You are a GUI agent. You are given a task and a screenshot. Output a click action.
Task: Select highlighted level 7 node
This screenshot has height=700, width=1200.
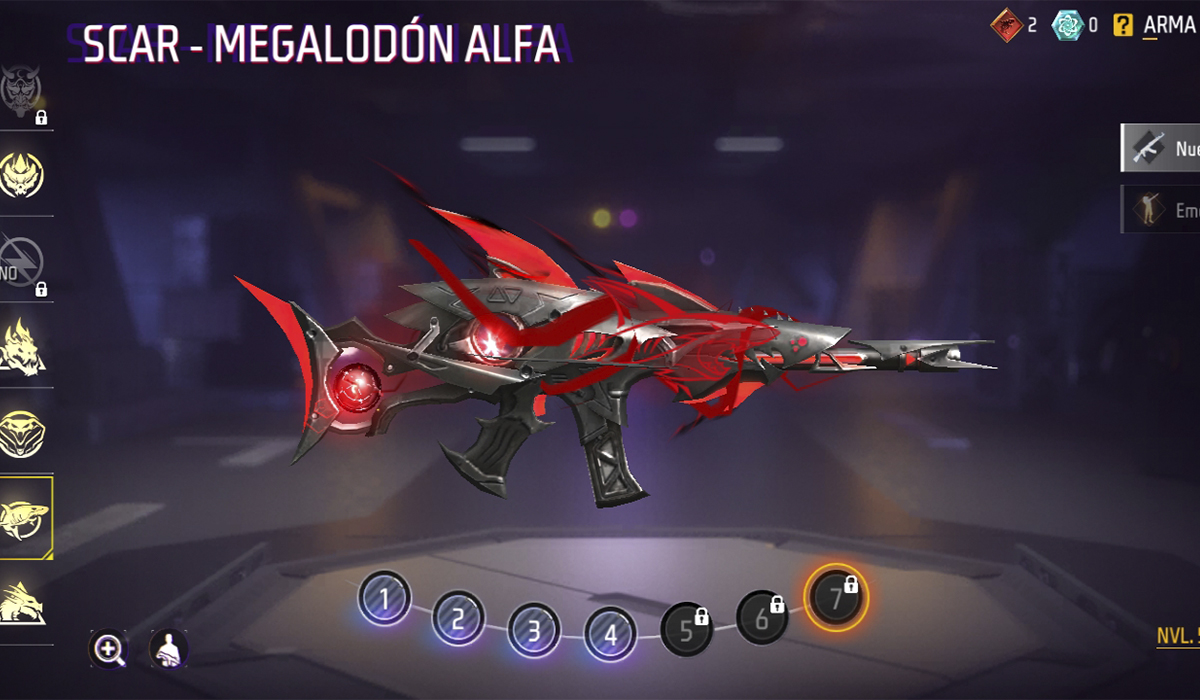pyautogui.click(x=837, y=597)
